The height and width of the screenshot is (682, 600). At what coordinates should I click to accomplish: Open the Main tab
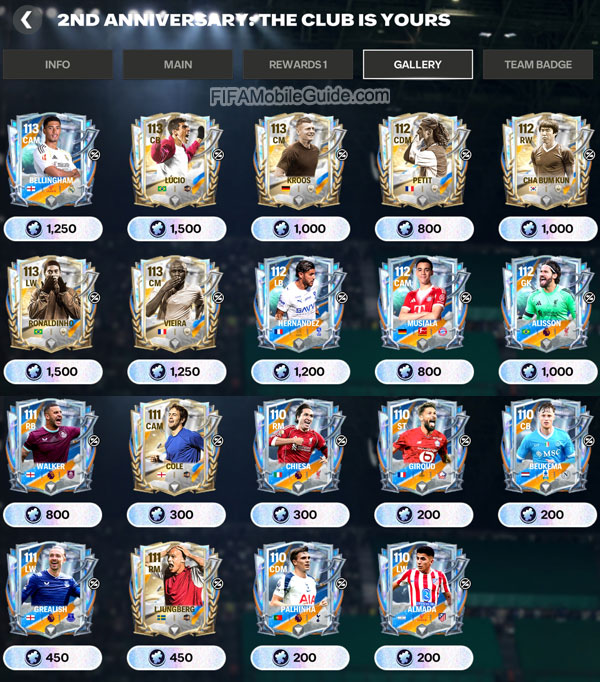[178, 65]
